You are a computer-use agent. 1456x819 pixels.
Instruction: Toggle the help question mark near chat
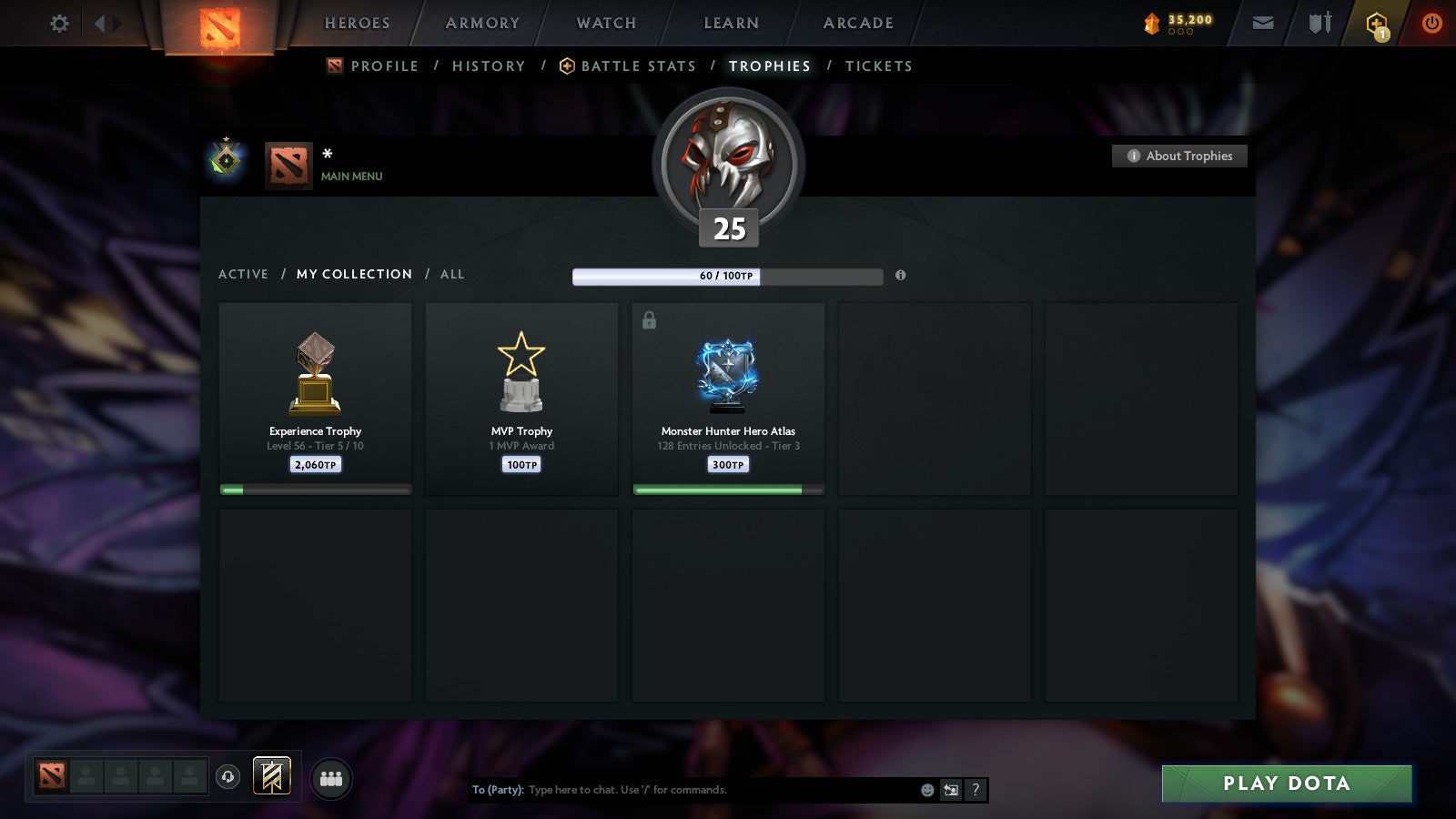[975, 790]
